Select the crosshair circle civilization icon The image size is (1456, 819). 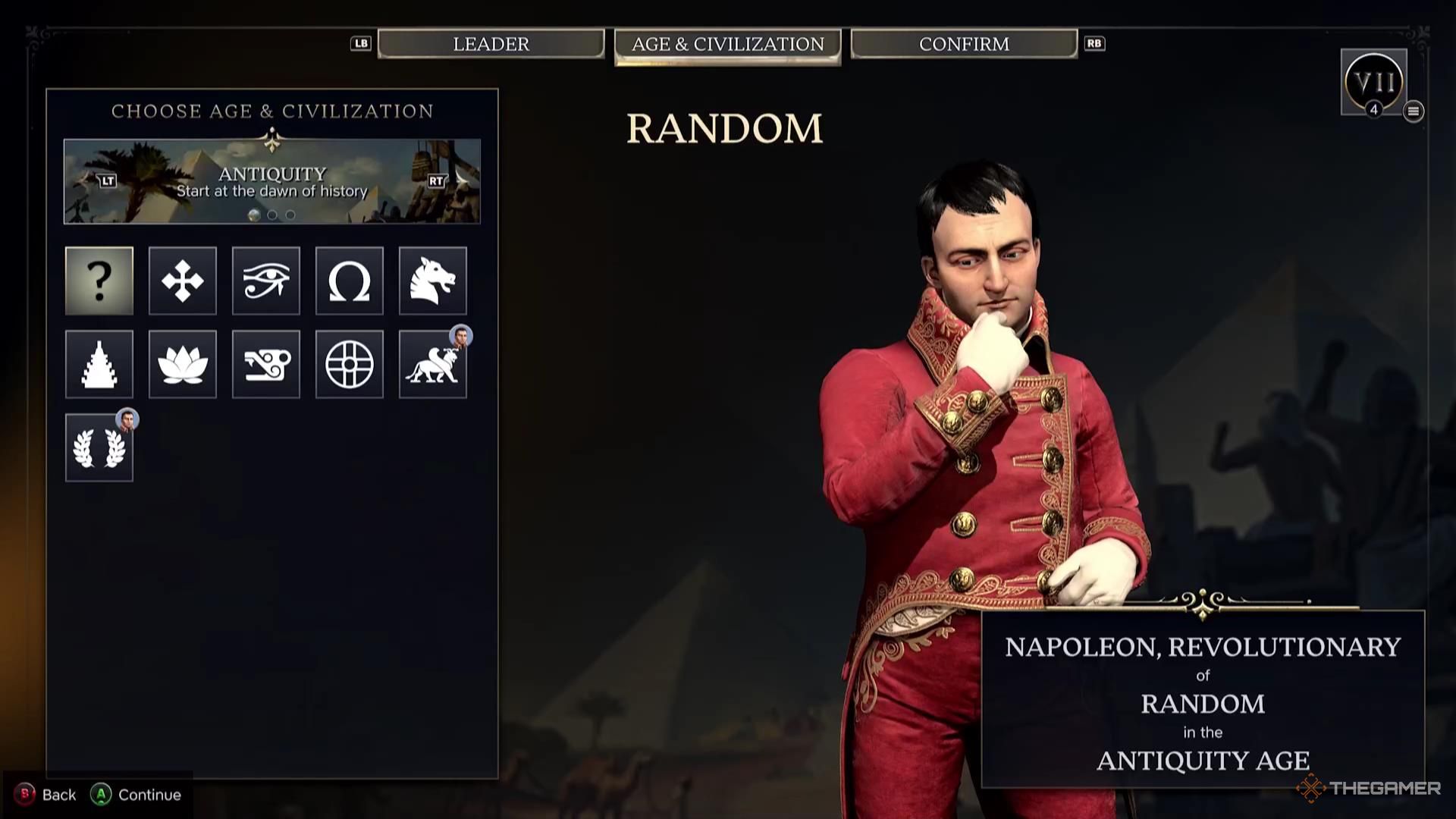click(x=350, y=364)
